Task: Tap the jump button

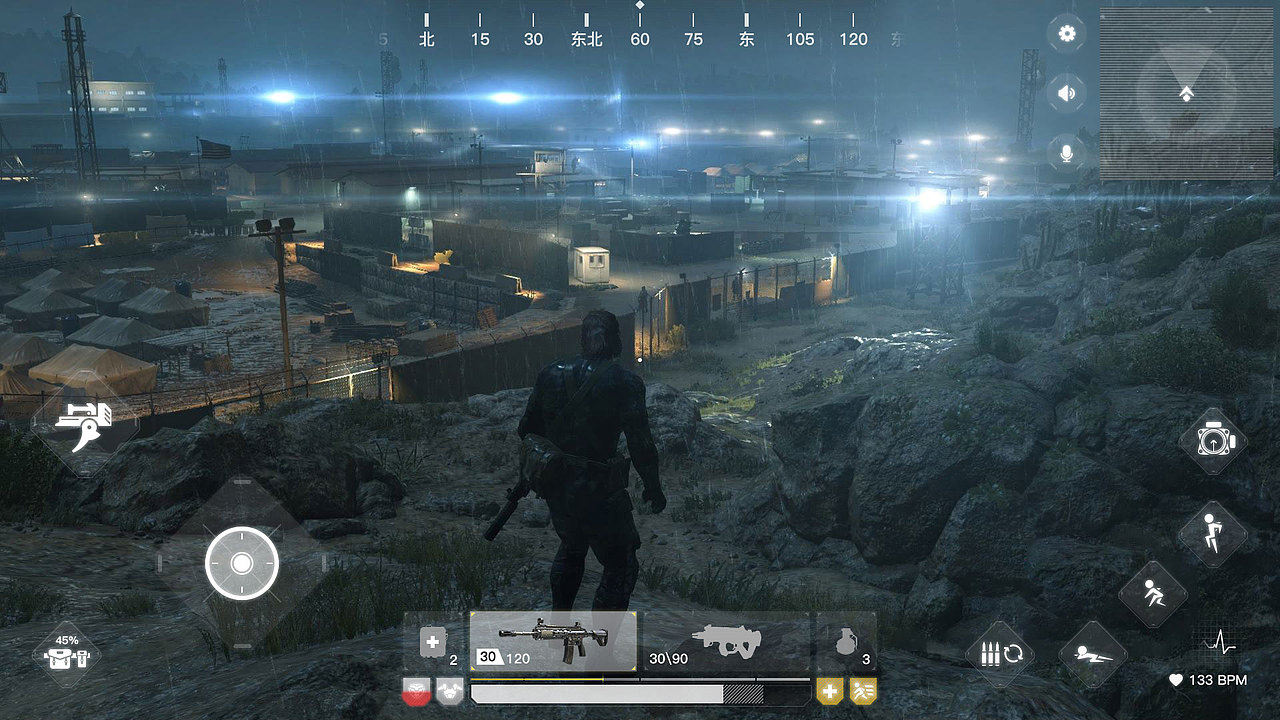Action: coord(1212,534)
